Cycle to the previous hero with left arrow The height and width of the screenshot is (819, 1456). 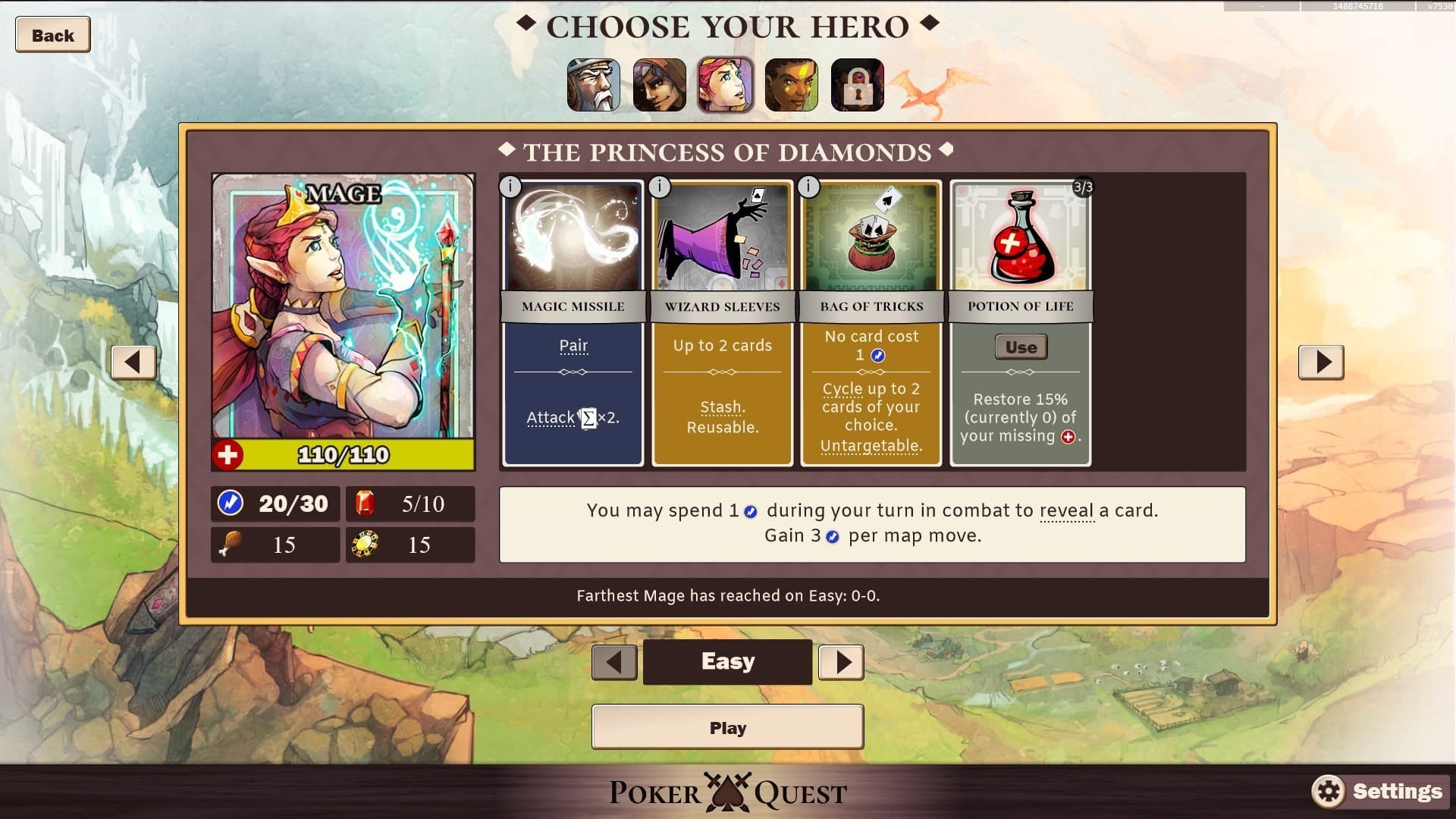tap(133, 362)
